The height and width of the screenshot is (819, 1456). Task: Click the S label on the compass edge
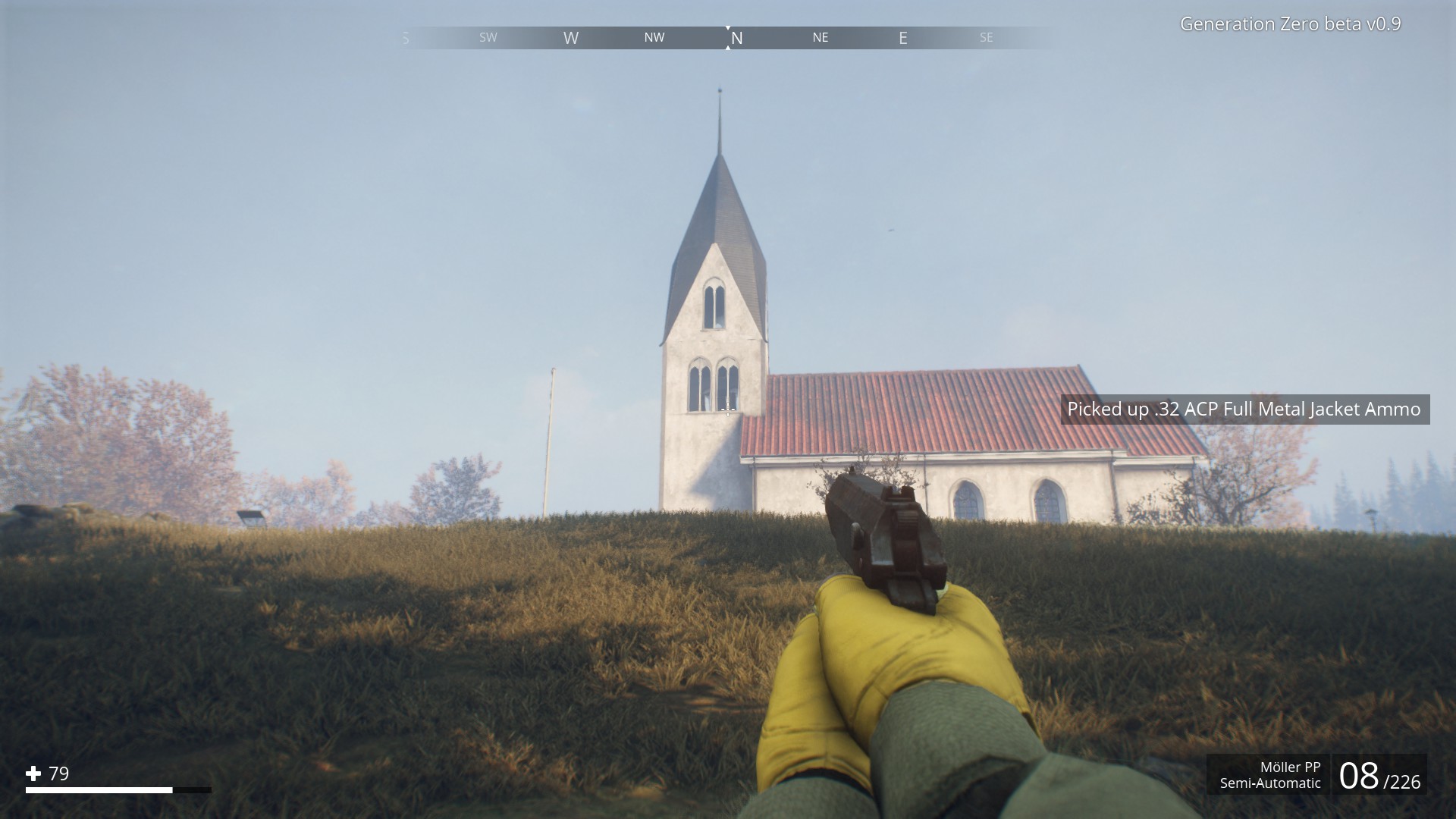pyautogui.click(x=405, y=37)
